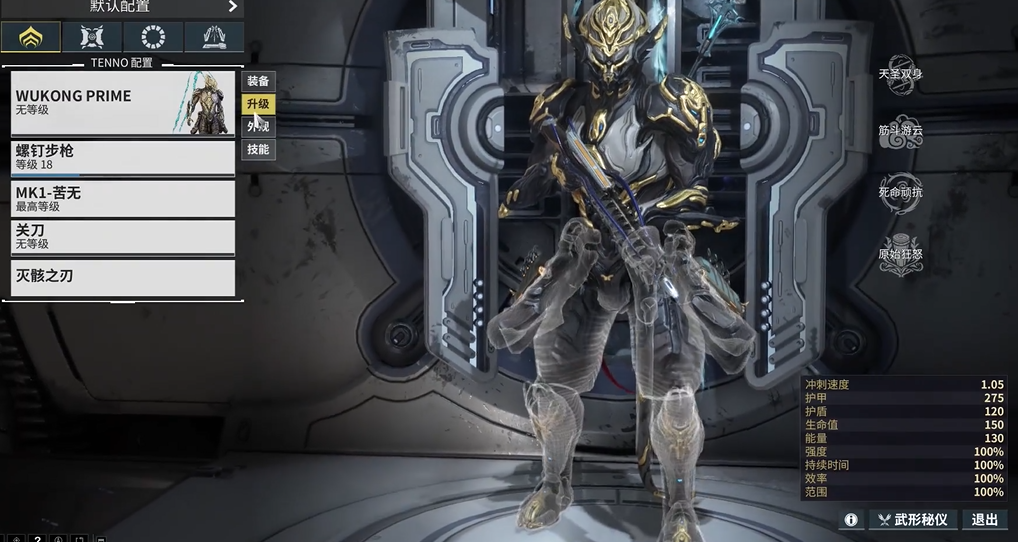This screenshot has width=1018, height=542.
Task: Select the 原始狂怒 ability icon
Action: [900, 252]
